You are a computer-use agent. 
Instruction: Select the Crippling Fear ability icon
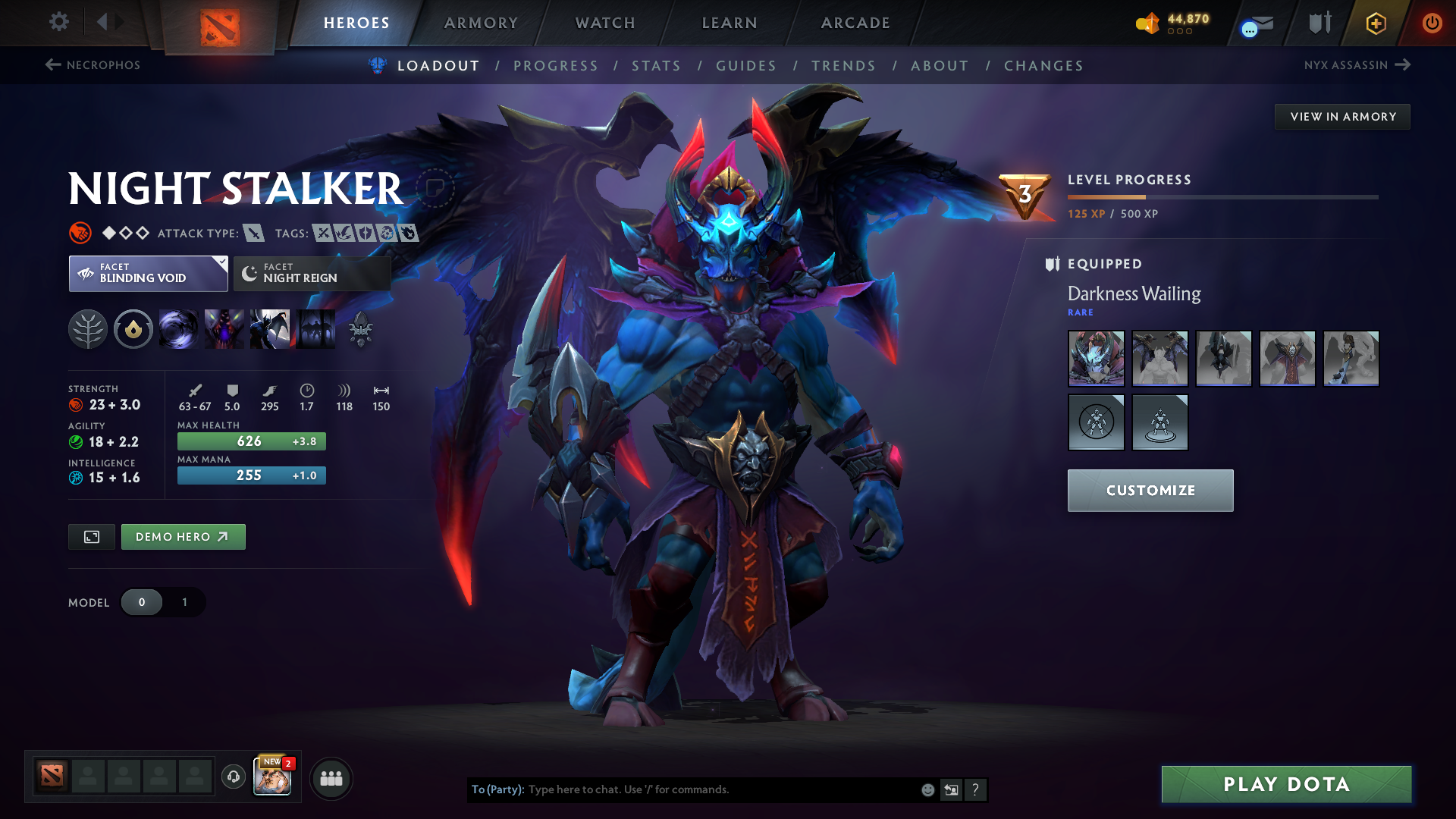[x=224, y=329]
